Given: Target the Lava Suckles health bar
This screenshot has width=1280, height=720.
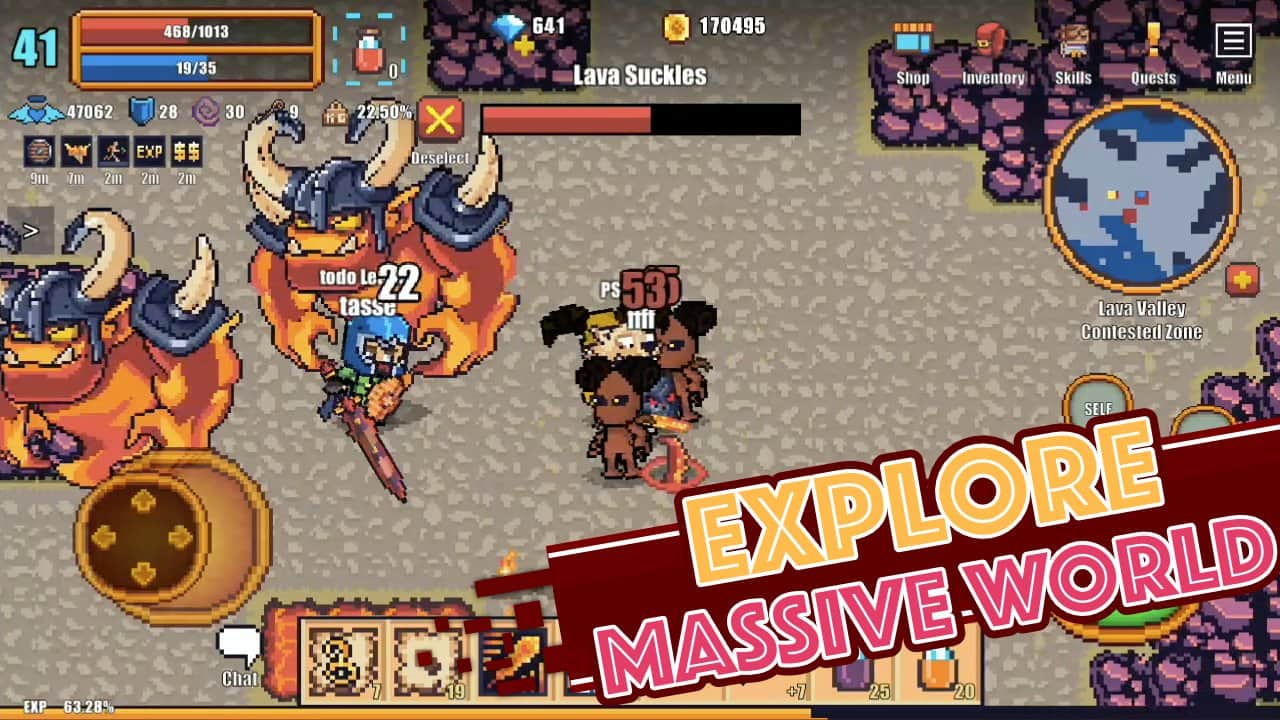Looking at the screenshot, I should (640, 121).
